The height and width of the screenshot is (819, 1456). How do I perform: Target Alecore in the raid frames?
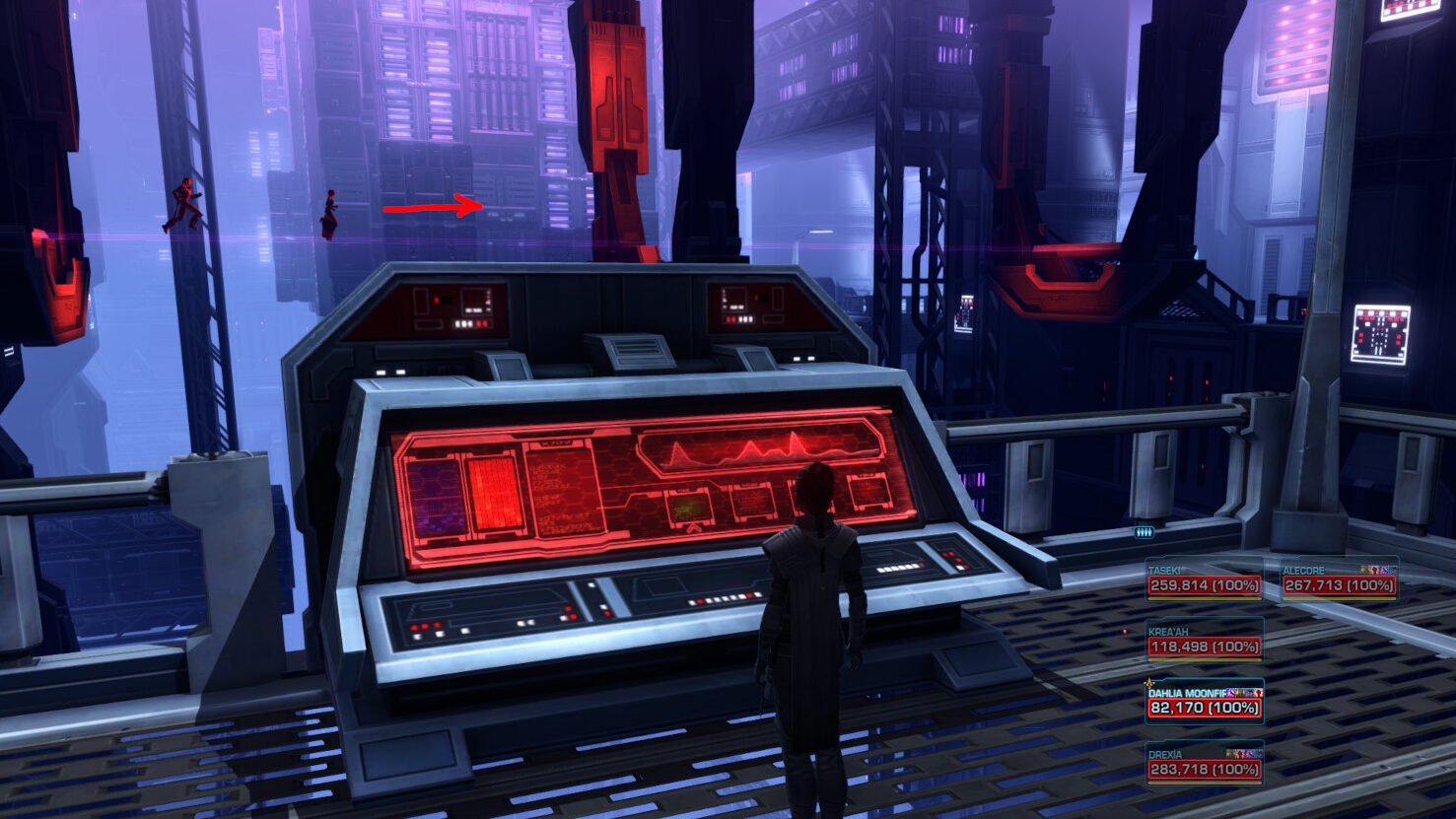click(1339, 580)
